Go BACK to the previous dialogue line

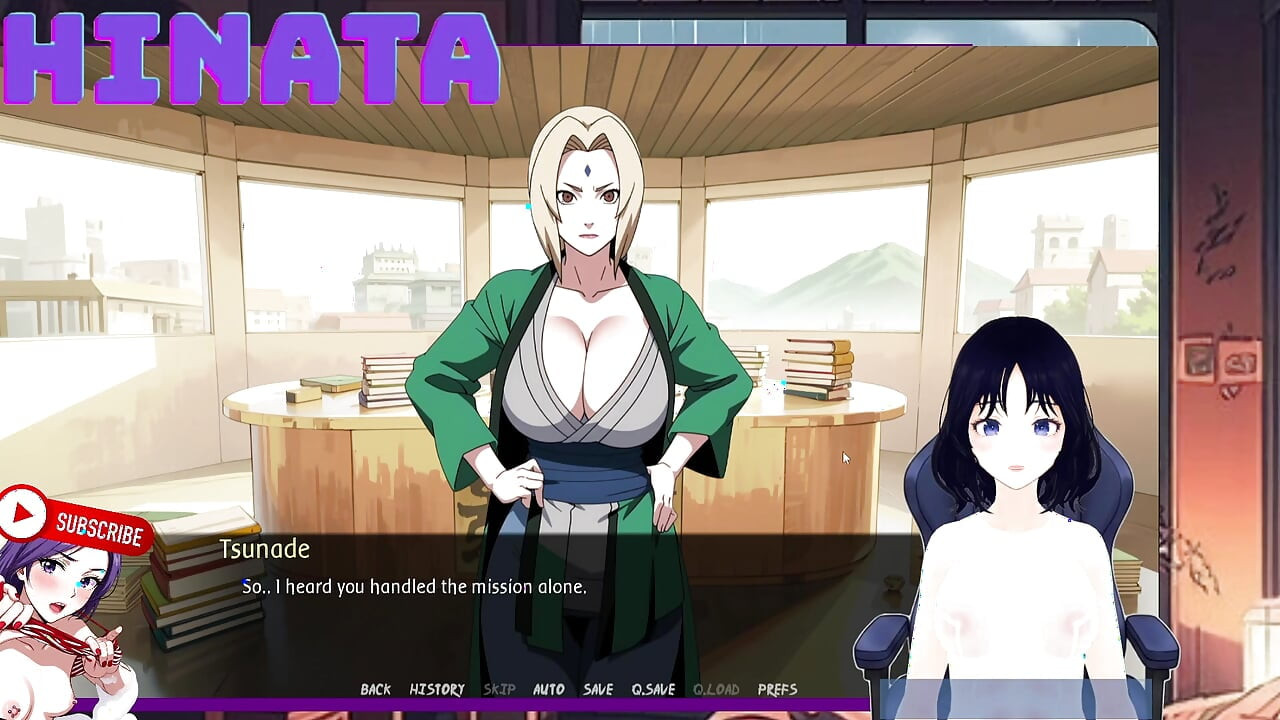coord(375,689)
